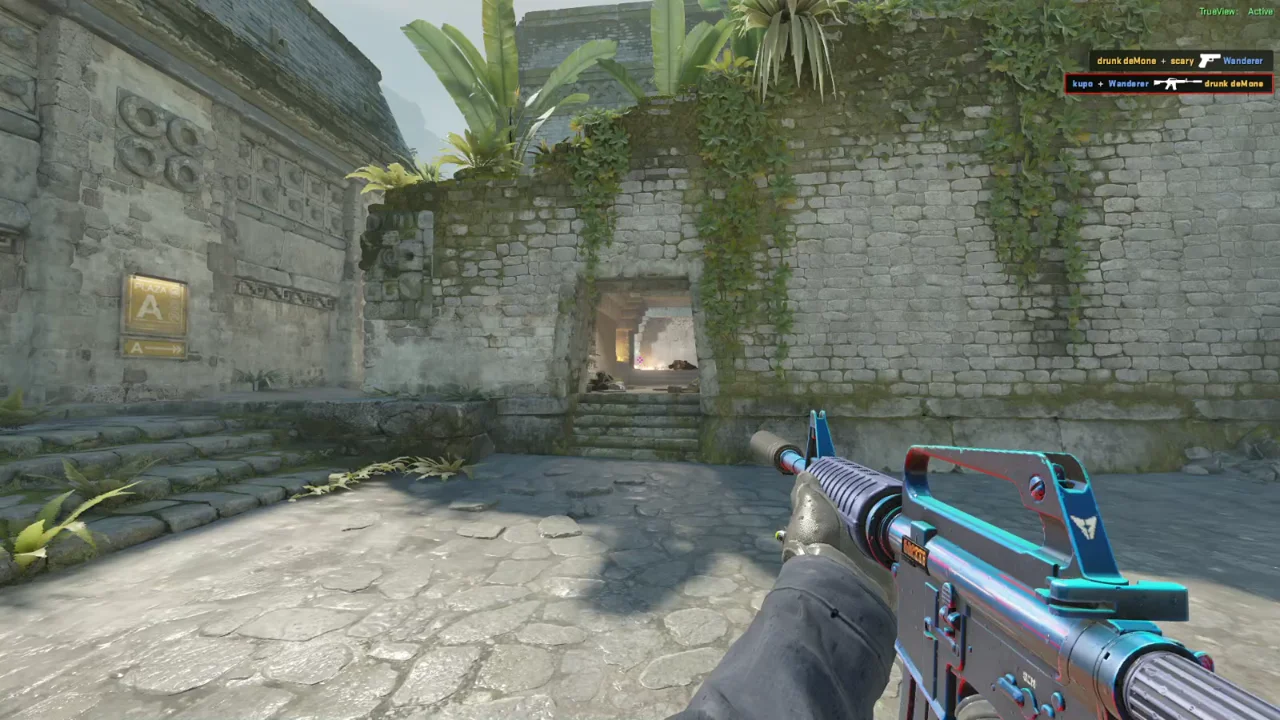Click the arrow sign below the A plaque
This screenshot has height=720, width=1280.
point(157,350)
